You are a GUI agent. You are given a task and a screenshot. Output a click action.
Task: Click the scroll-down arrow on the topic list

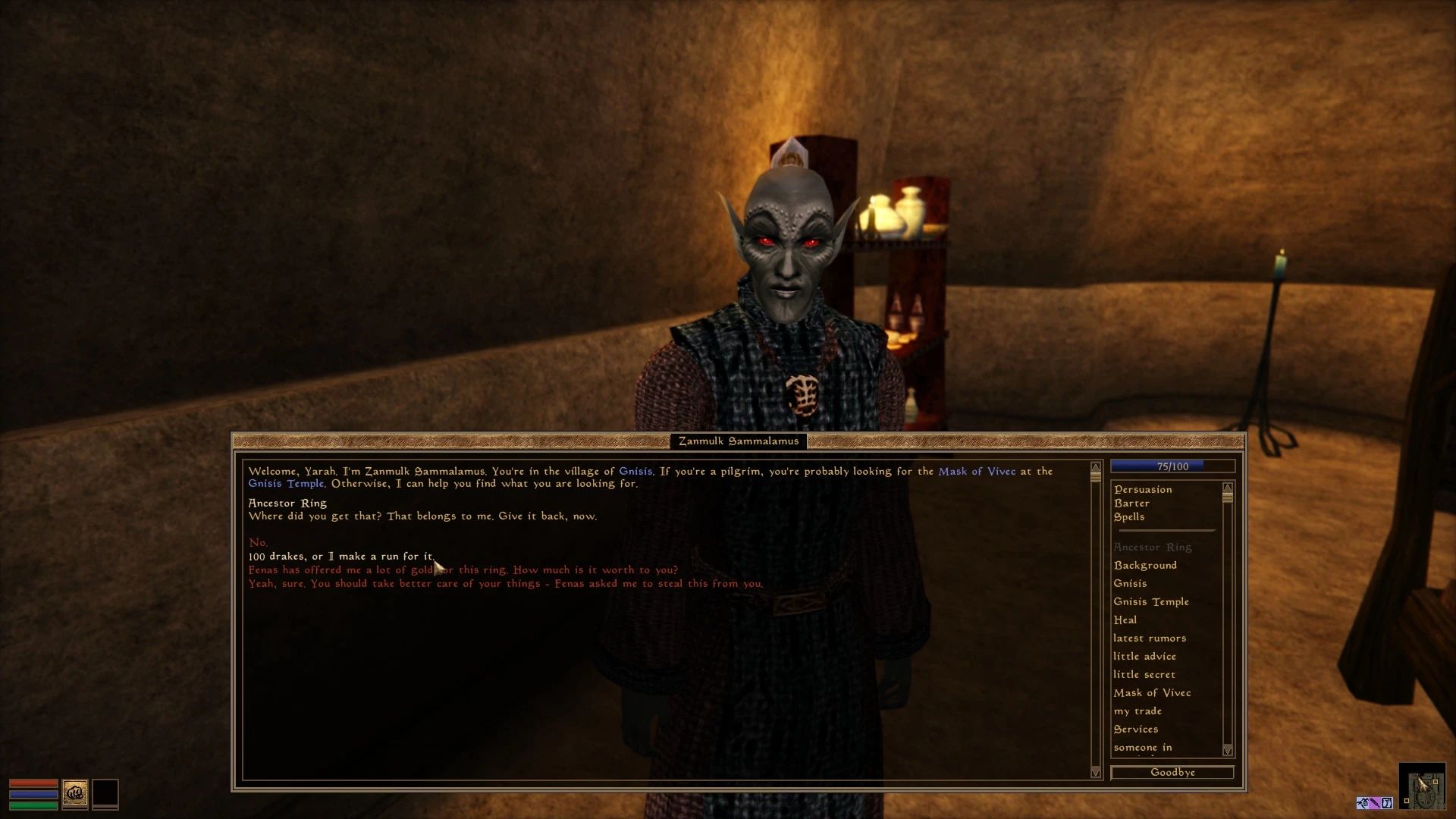point(1226,751)
